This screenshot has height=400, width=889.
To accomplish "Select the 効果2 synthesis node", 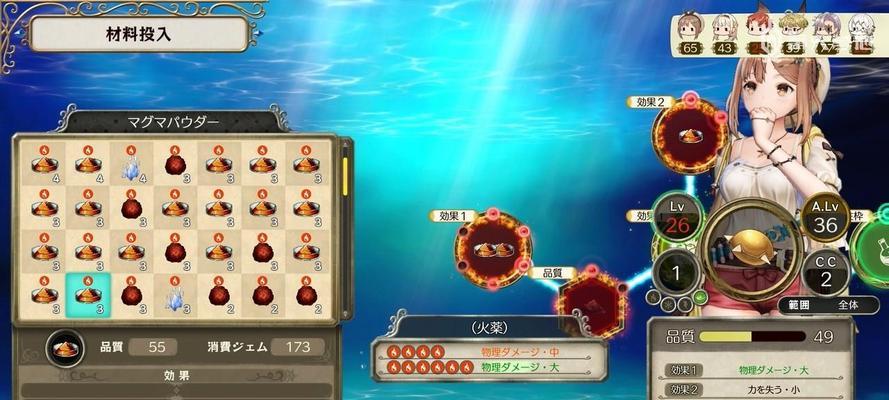I will [689, 135].
